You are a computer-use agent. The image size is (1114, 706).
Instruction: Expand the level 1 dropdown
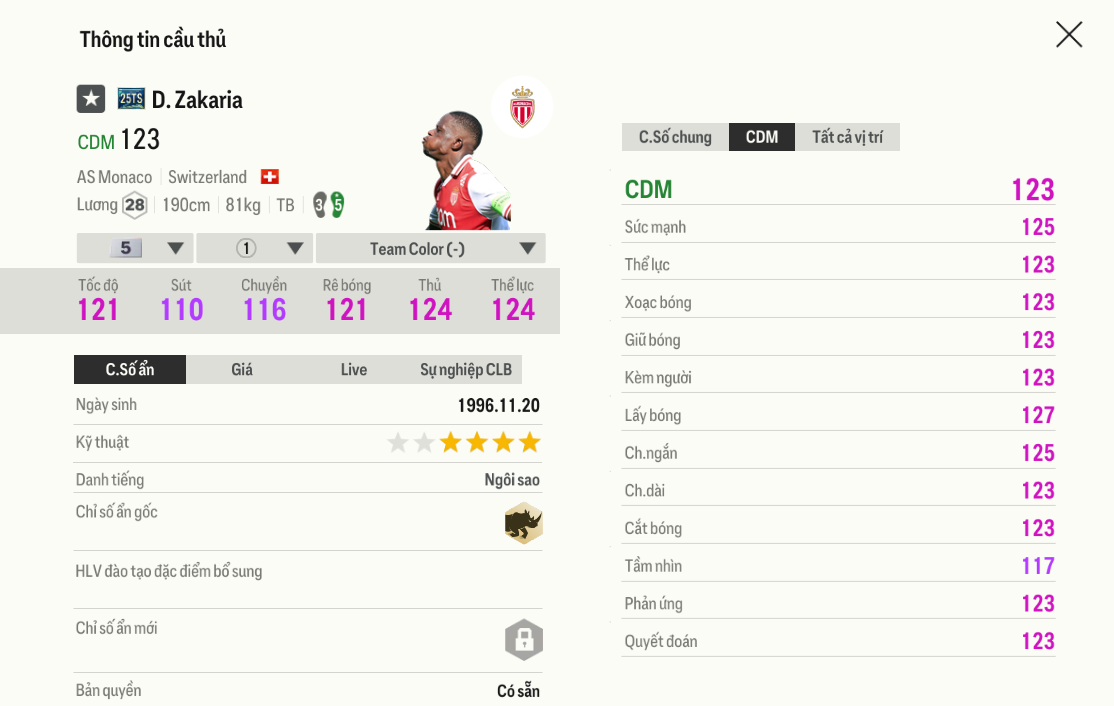pos(255,248)
